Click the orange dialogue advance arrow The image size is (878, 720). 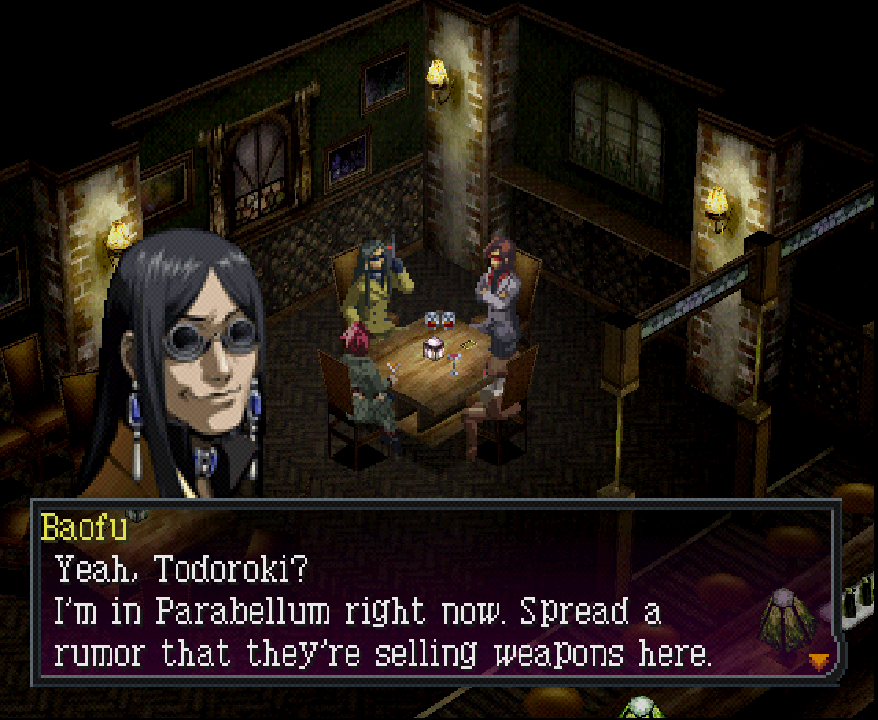819,660
